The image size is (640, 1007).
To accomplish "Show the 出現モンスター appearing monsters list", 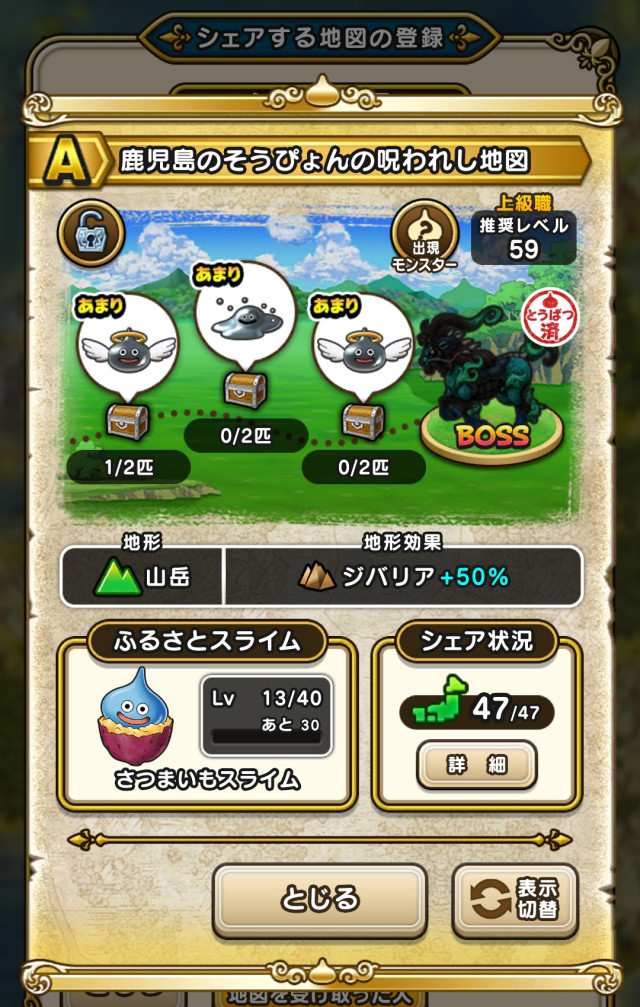I will point(425,236).
